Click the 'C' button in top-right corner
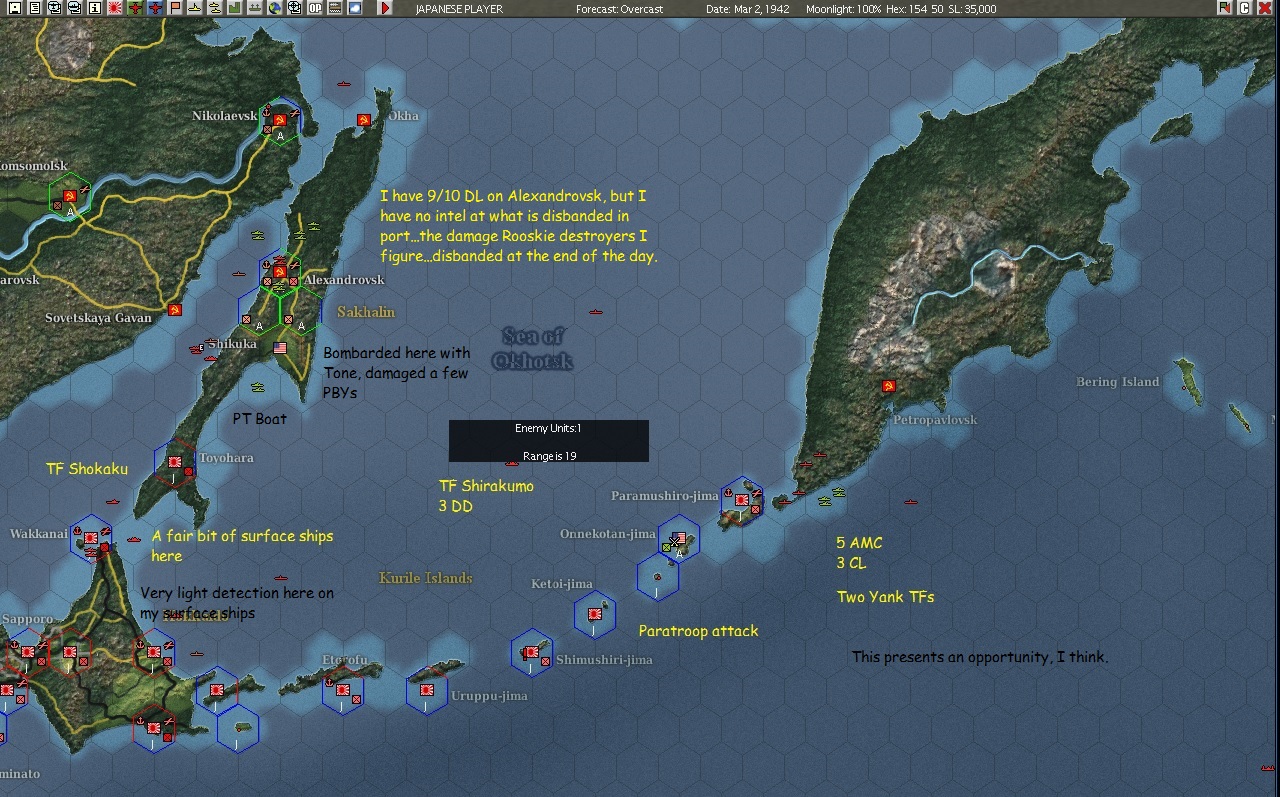This screenshot has width=1280, height=797. [x=1245, y=8]
